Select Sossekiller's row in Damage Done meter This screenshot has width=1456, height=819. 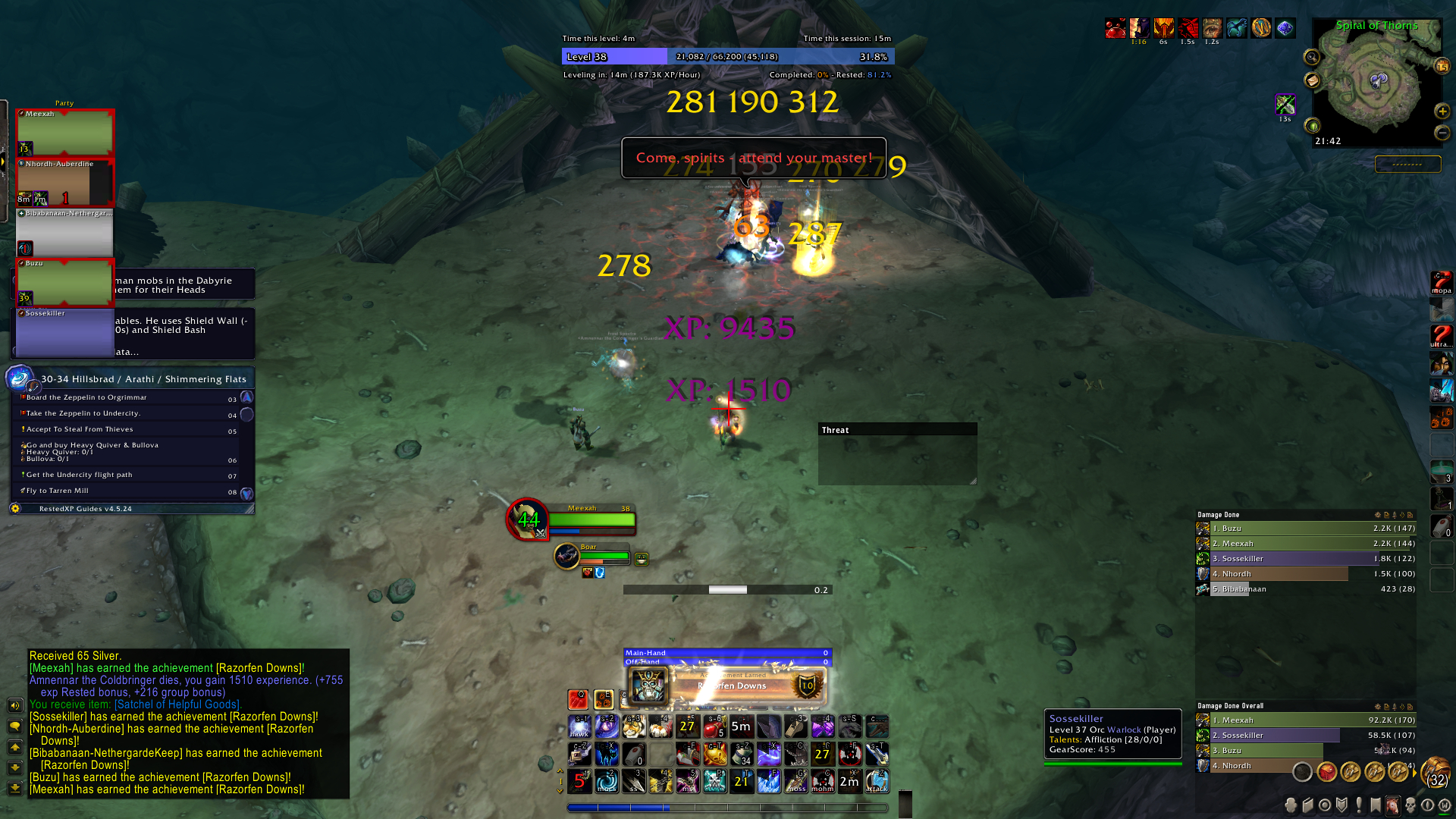pyautogui.click(x=1304, y=559)
